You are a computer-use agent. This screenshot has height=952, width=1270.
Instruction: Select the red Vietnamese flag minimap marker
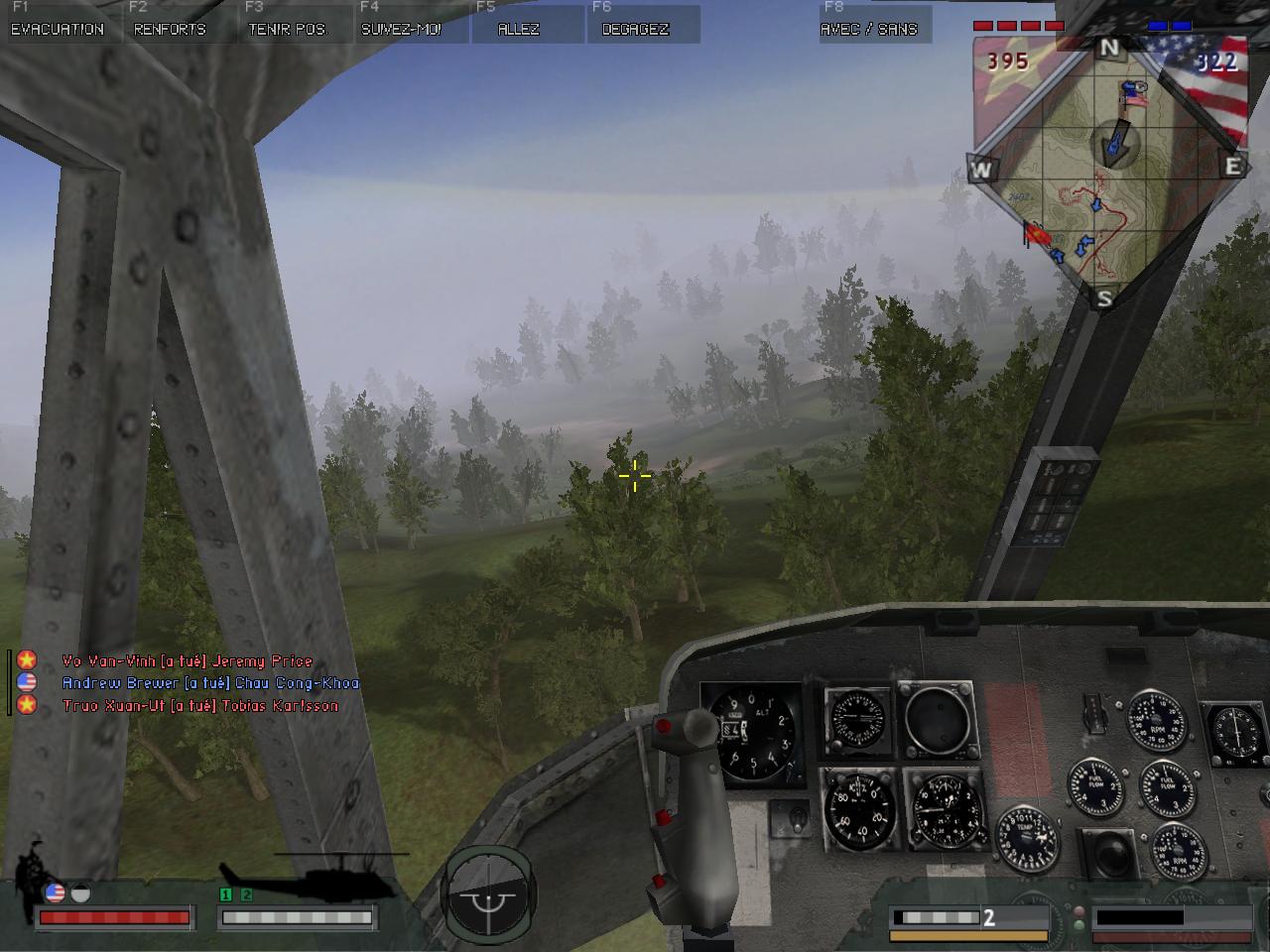1037,236
